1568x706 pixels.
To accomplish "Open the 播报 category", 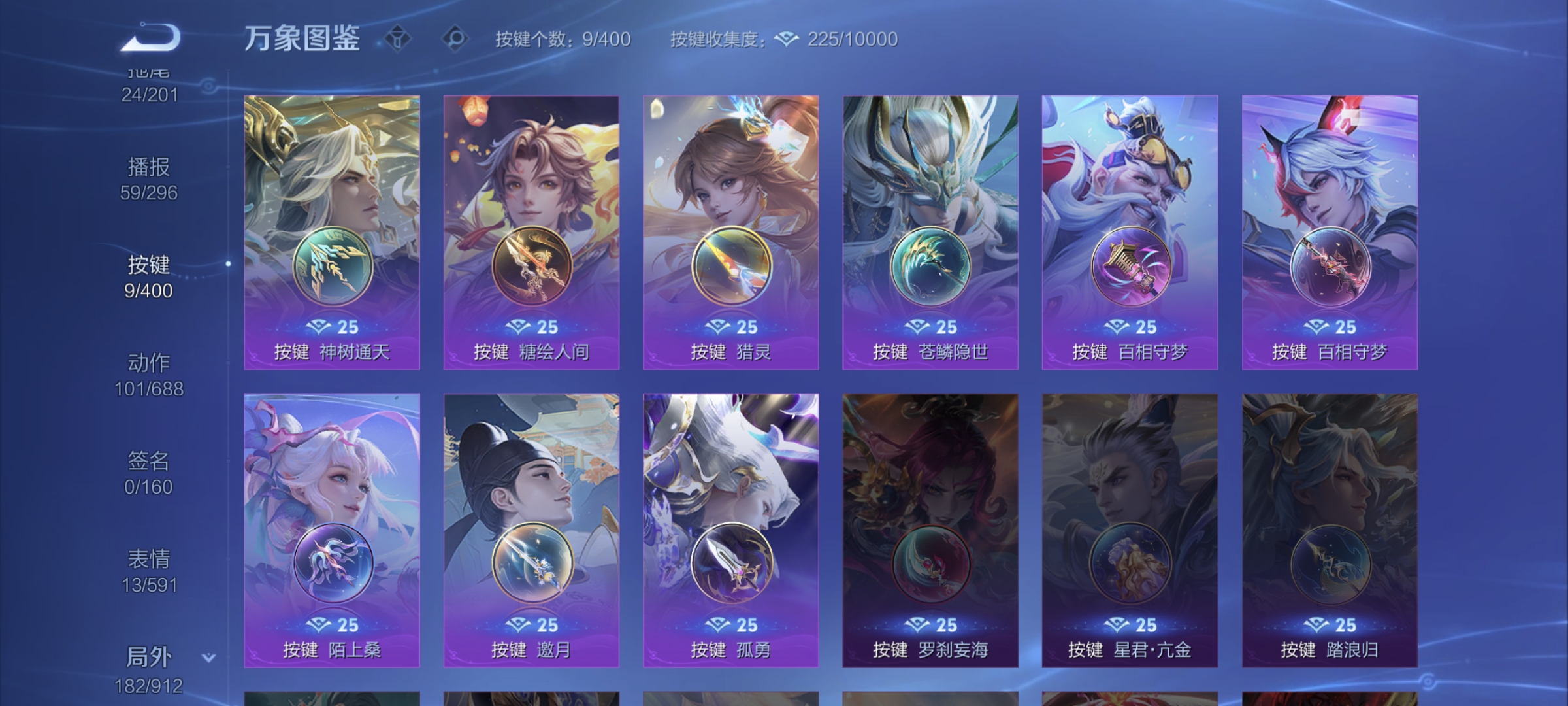I will tap(148, 168).
